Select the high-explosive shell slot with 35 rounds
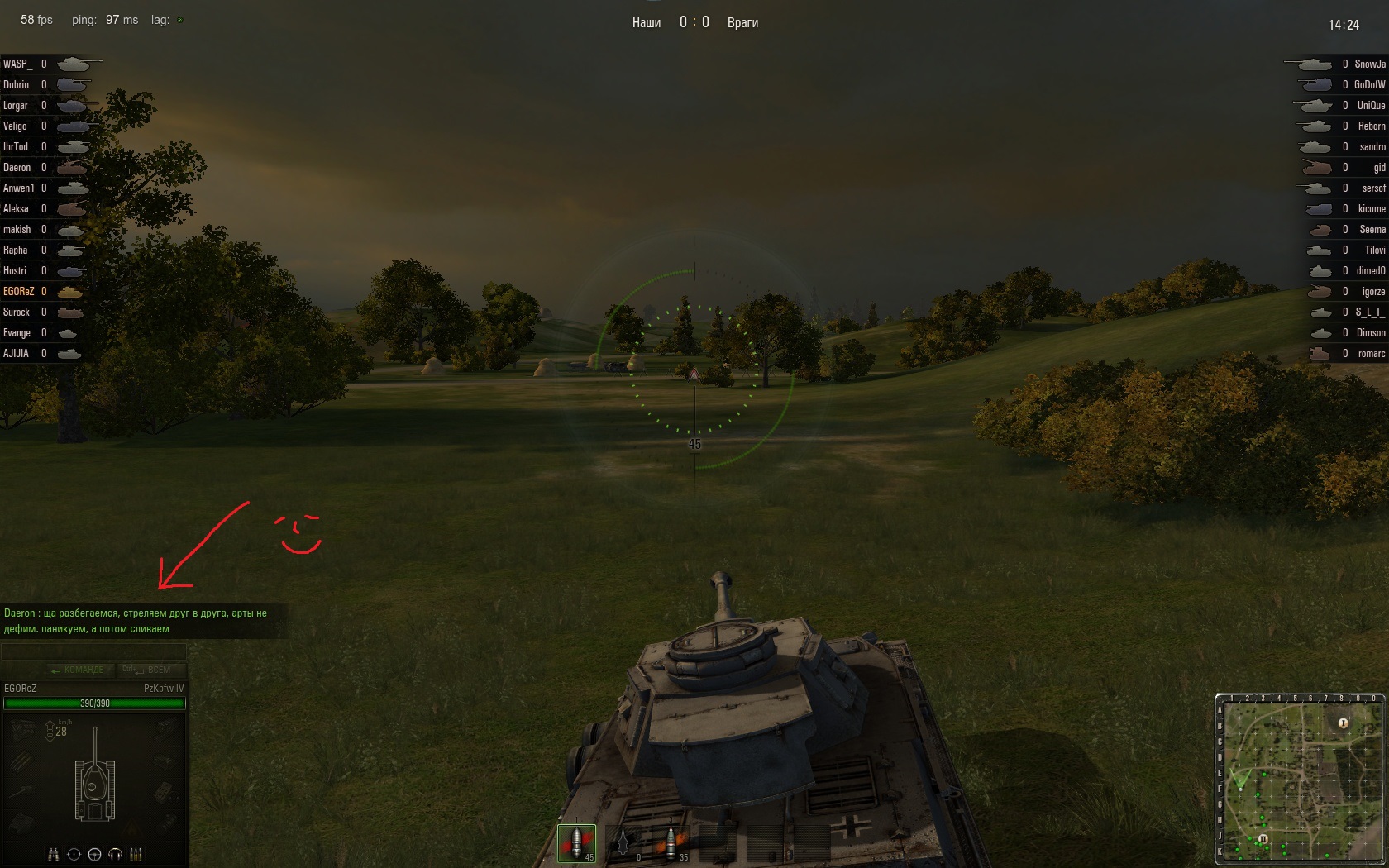 671,843
